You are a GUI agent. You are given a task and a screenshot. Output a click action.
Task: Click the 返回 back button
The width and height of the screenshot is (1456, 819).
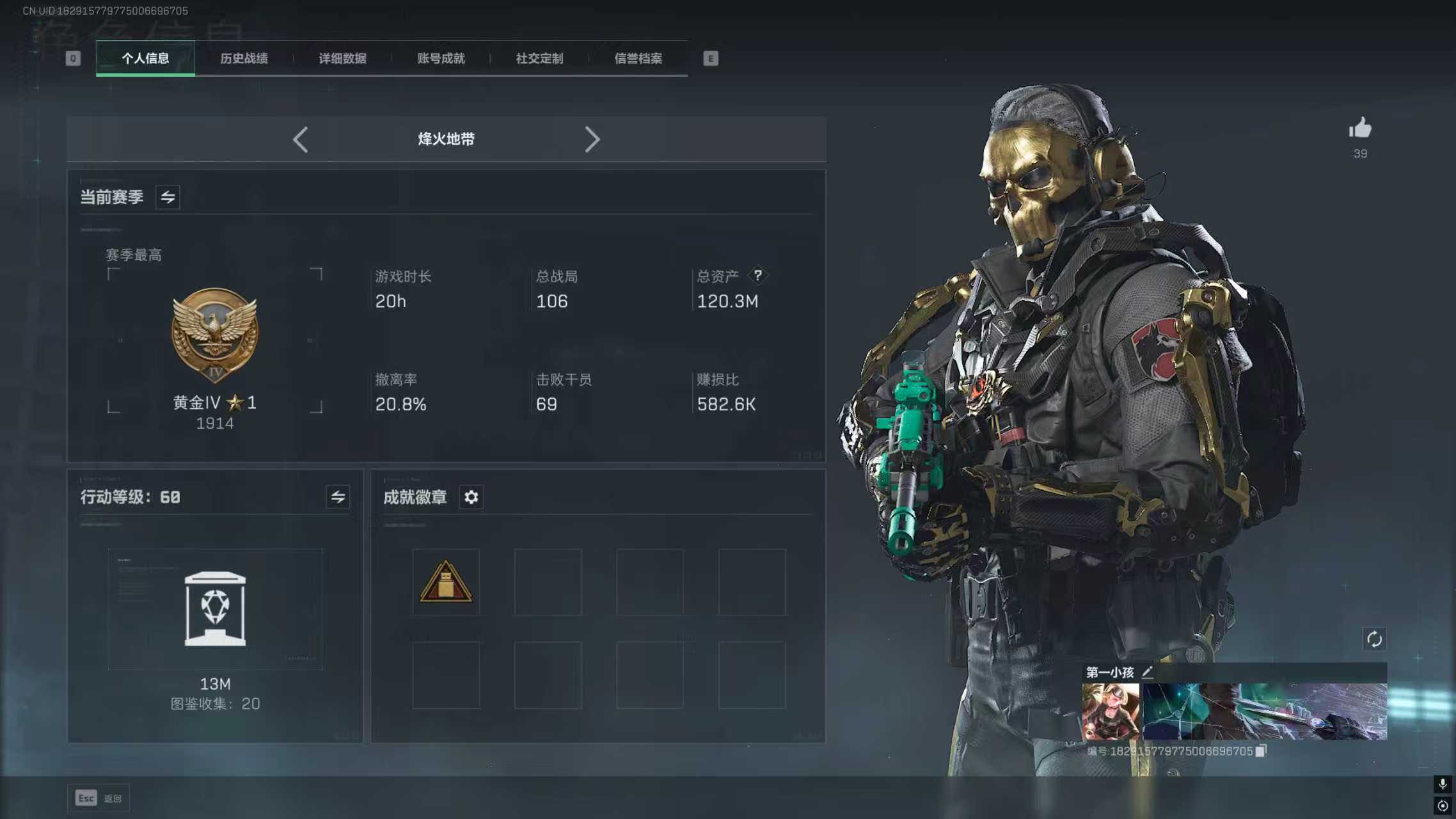(99, 798)
